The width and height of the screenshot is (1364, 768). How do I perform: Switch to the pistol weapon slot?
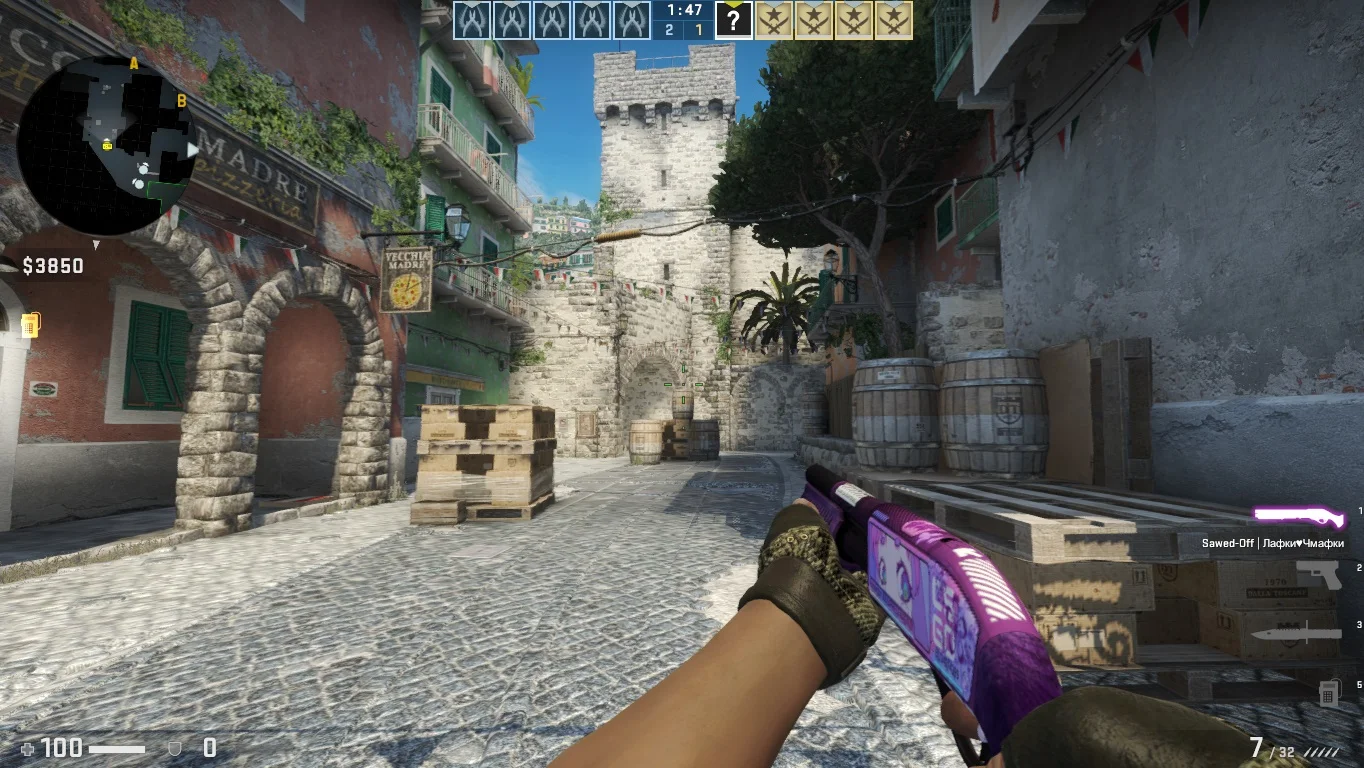click(x=1317, y=574)
